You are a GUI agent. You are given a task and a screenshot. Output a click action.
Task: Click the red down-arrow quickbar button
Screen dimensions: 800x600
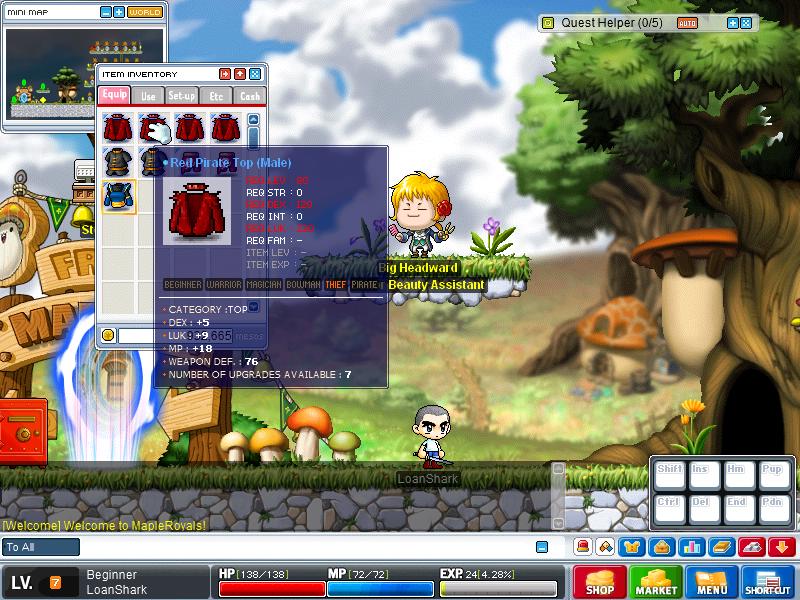click(x=782, y=547)
